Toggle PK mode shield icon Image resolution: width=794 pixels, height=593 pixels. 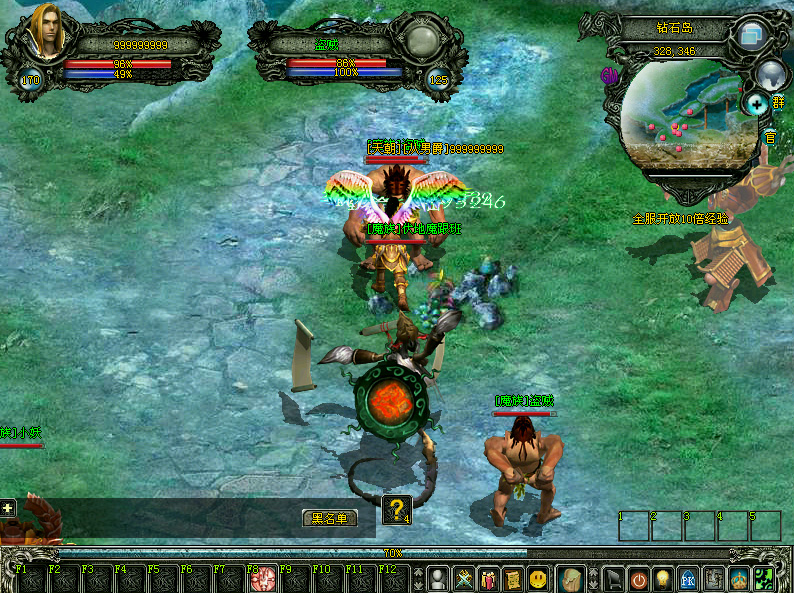[689, 578]
